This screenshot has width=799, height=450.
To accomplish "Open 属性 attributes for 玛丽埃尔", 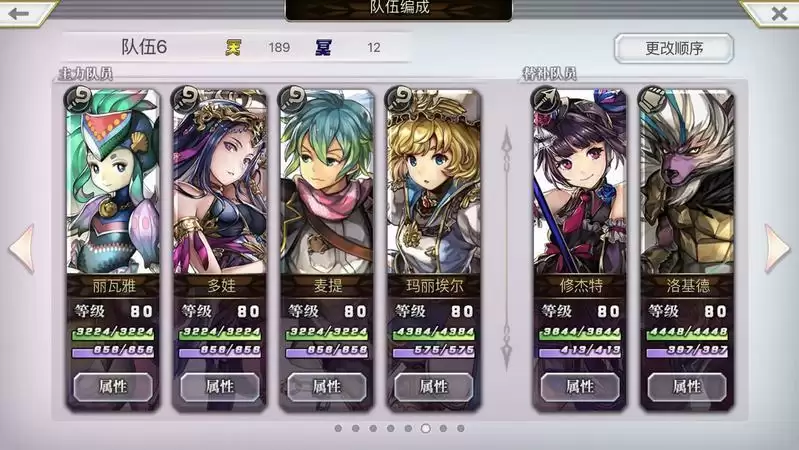I will (433, 386).
